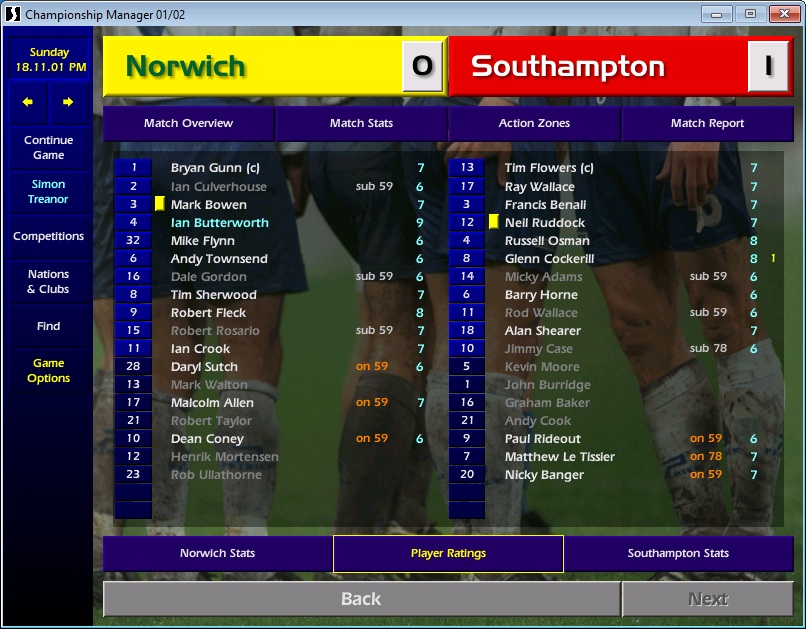
Task: Open the Find search option
Action: click(49, 326)
